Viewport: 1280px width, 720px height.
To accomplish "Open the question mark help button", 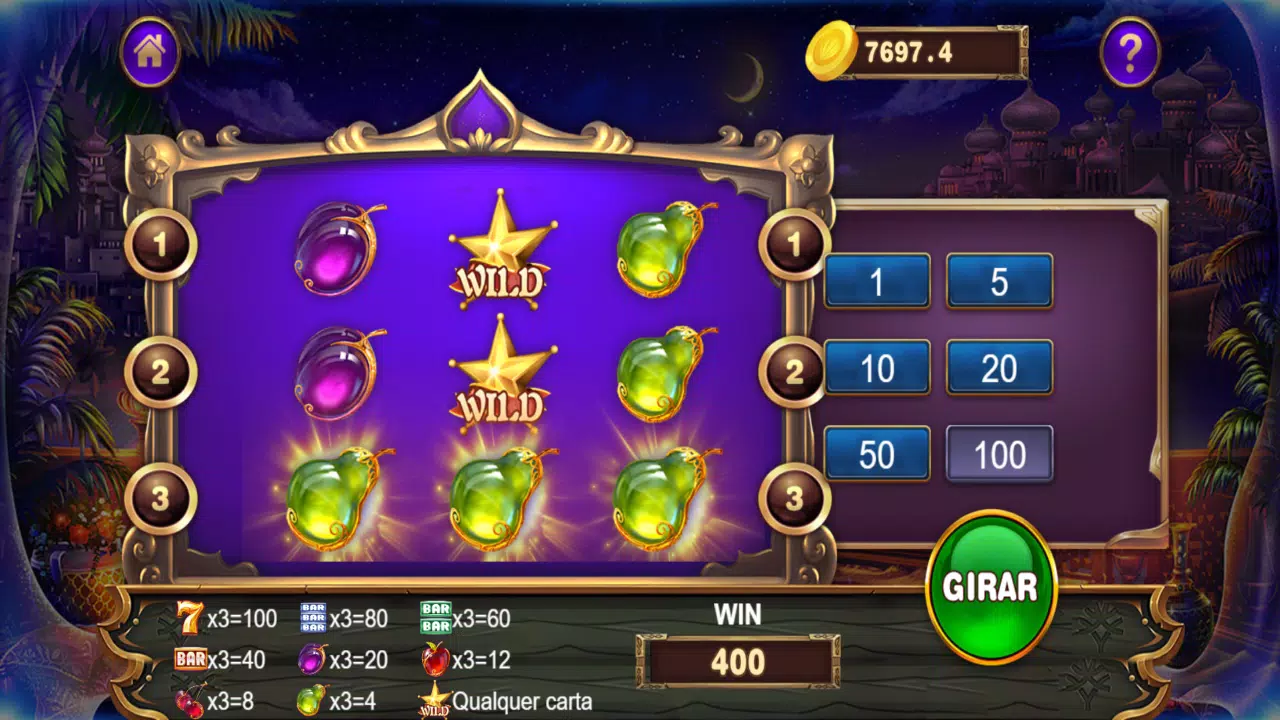I will pos(1130,52).
